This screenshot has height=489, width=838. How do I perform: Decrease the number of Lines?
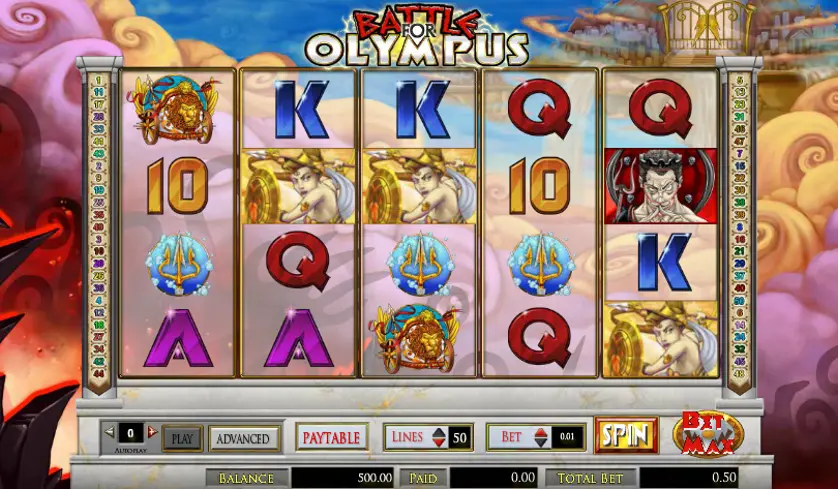click(439, 443)
